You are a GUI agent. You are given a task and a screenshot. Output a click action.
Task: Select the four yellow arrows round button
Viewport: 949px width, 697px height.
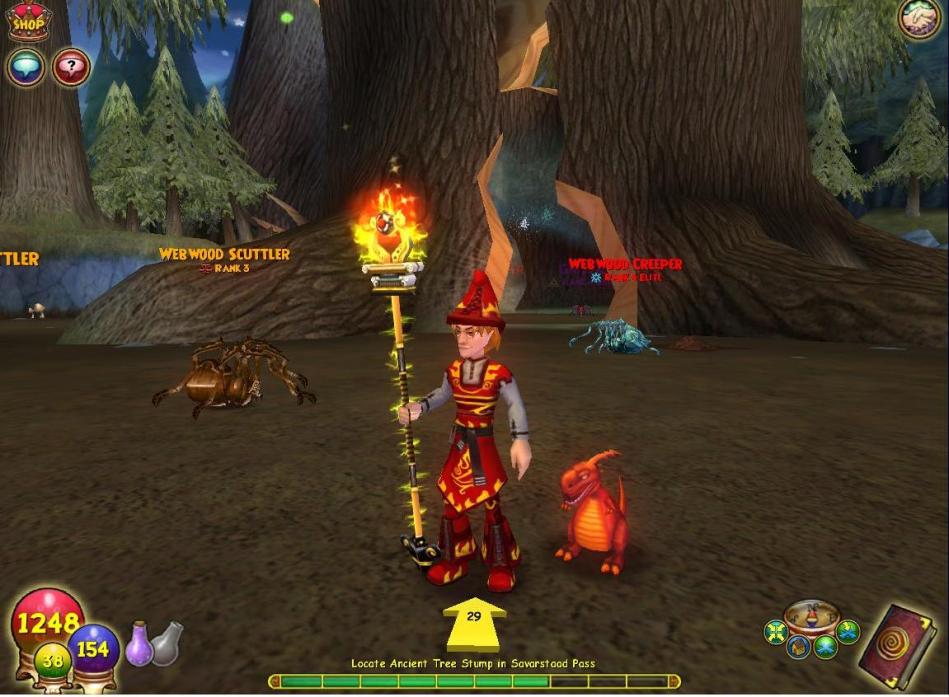(x=775, y=632)
